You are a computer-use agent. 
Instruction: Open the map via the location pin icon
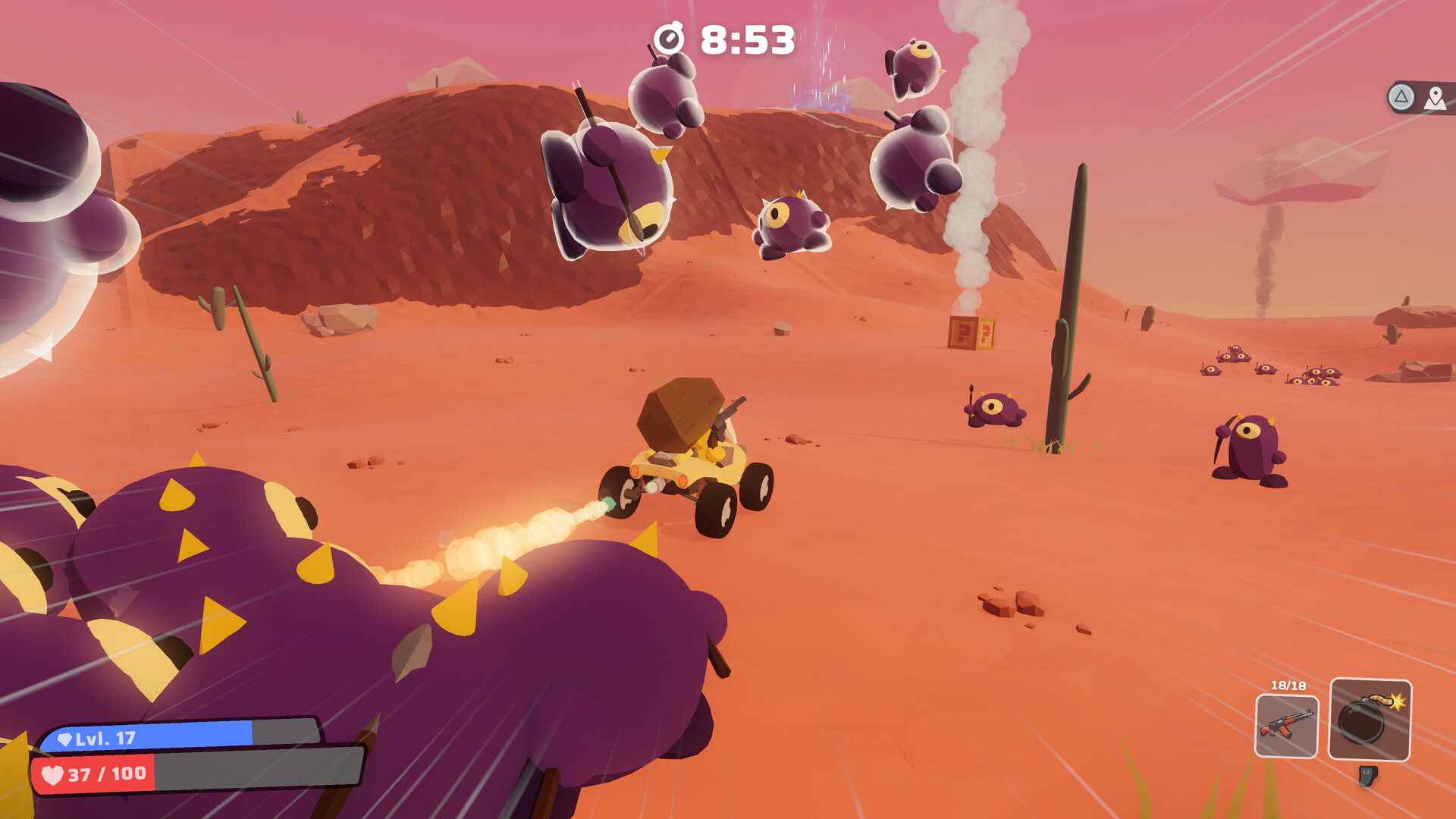click(1434, 97)
